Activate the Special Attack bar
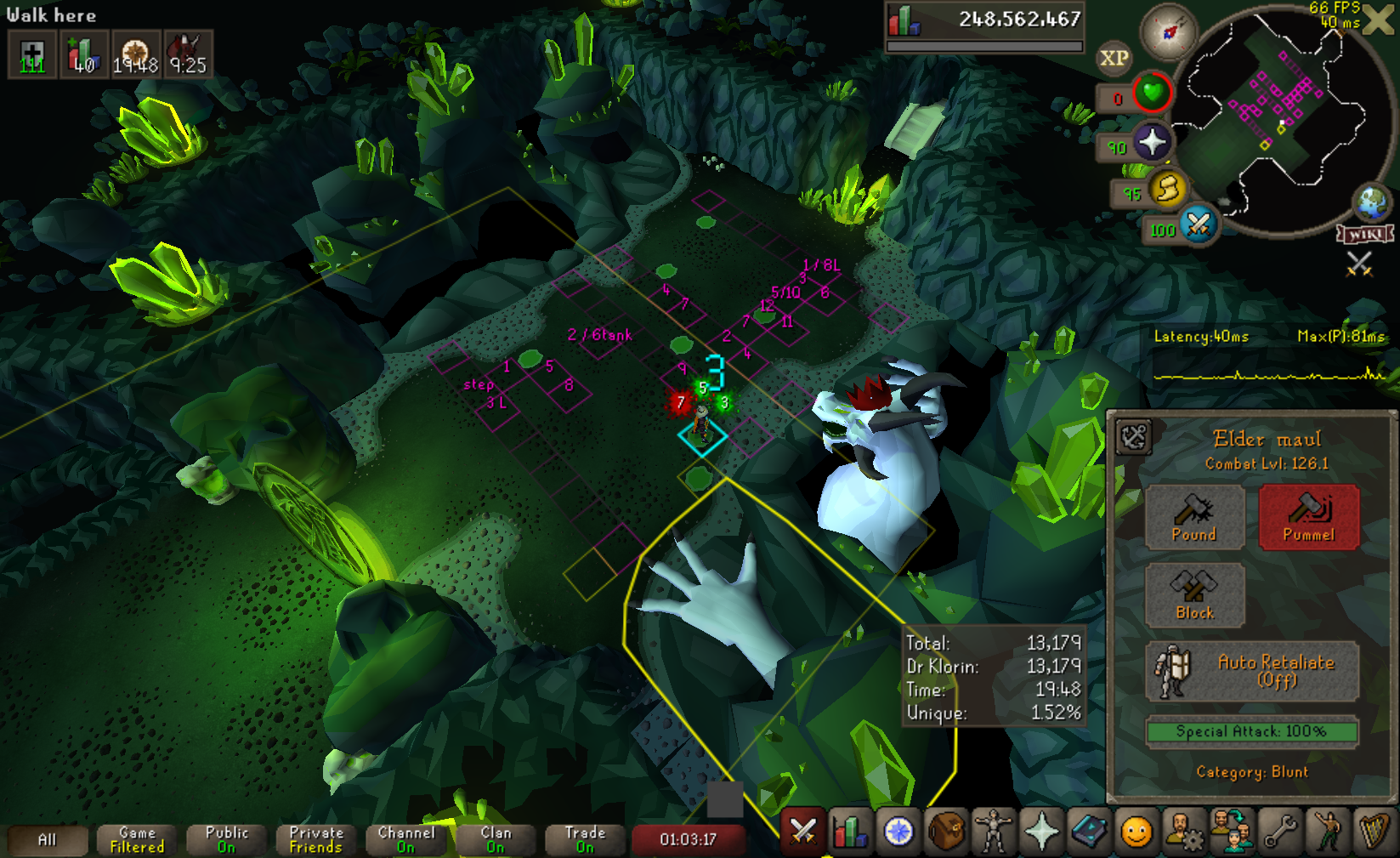The image size is (1400, 858). point(1251,731)
